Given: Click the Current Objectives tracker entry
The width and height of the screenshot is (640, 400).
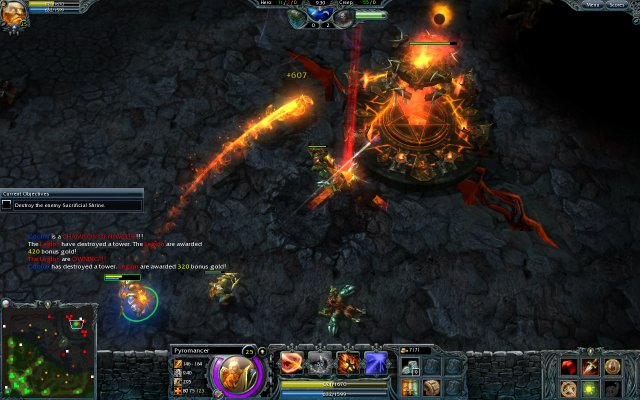Looking at the screenshot, I should click(71, 205).
